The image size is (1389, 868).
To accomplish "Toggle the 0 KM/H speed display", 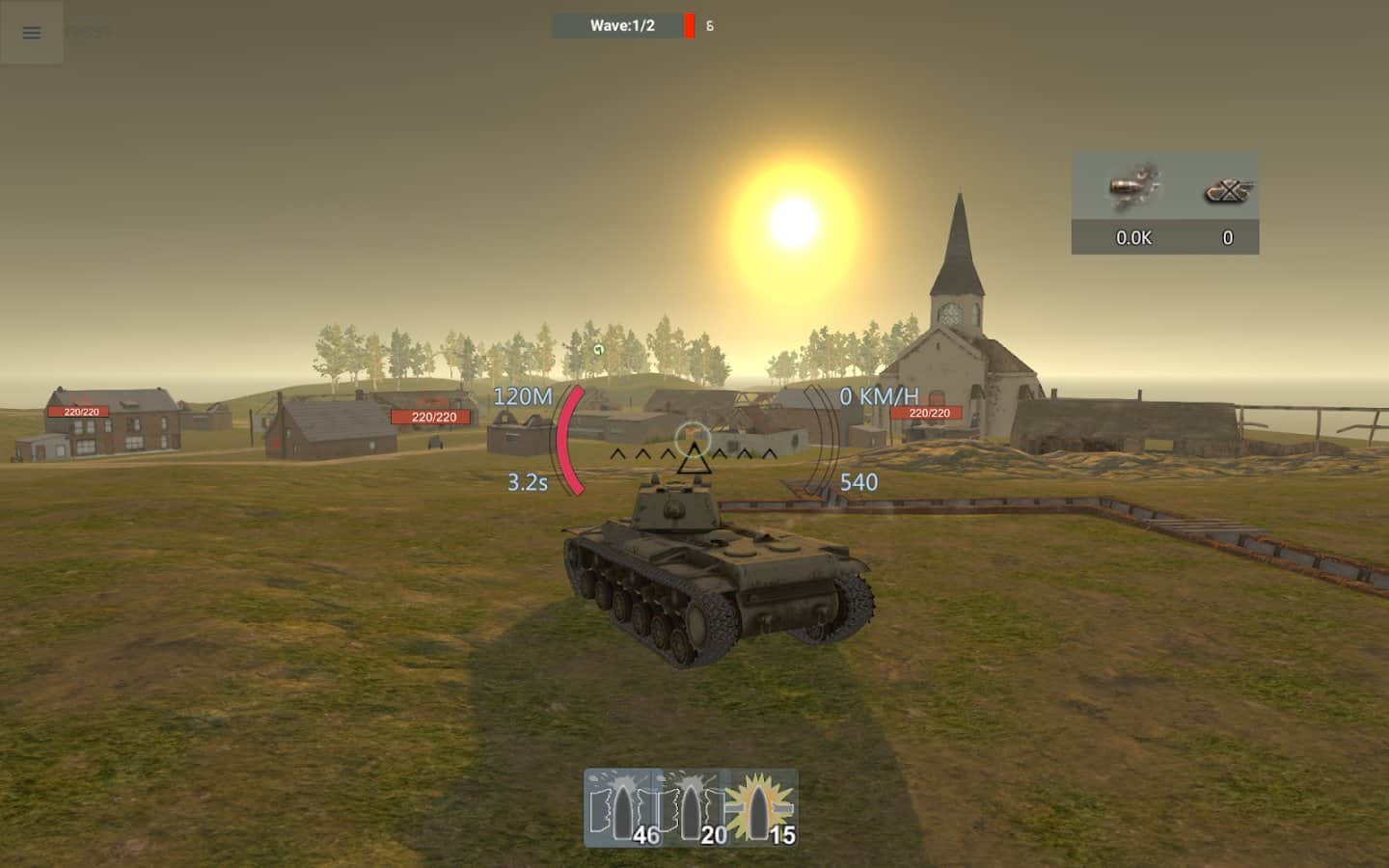I will (x=880, y=393).
